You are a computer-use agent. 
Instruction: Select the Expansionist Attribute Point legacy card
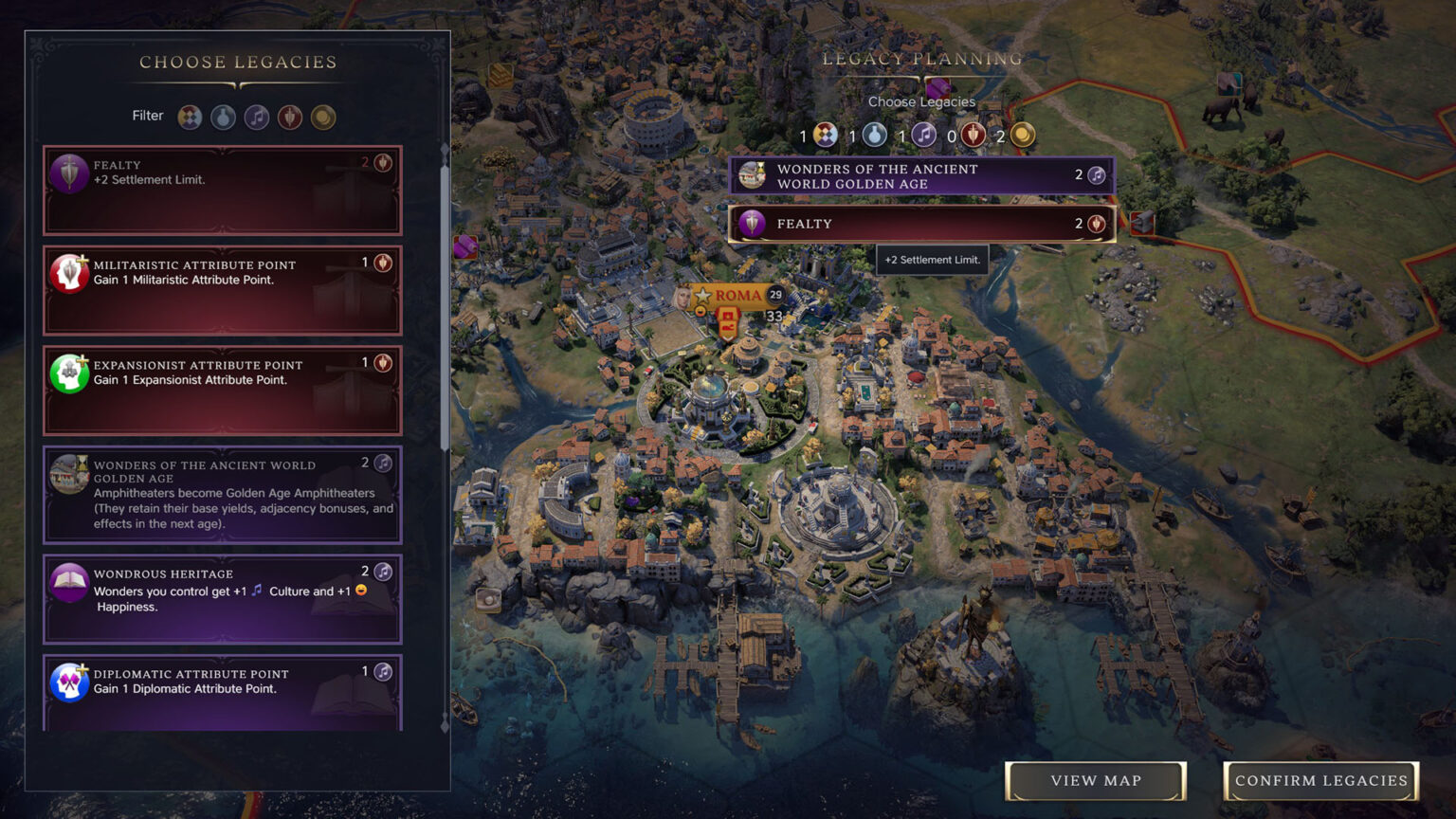tap(222, 389)
